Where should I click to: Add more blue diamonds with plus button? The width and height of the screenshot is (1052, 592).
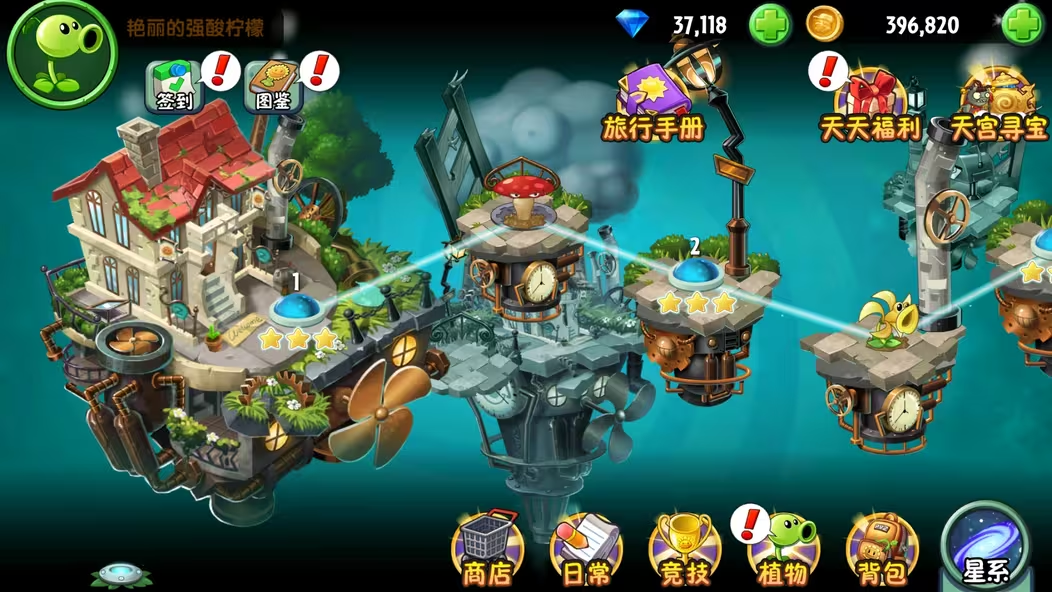coord(770,25)
